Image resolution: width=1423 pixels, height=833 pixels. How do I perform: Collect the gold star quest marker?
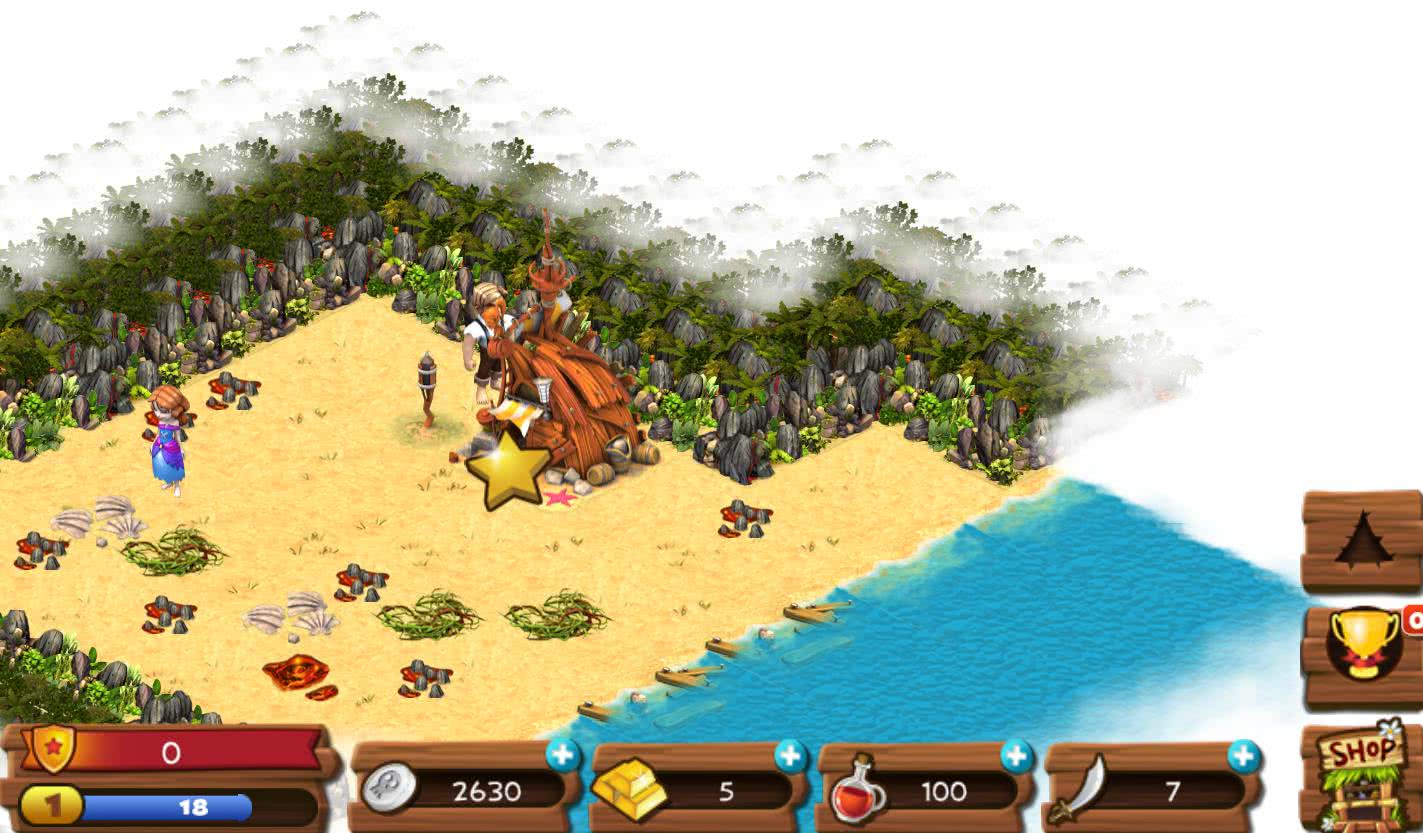click(x=508, y=470)
